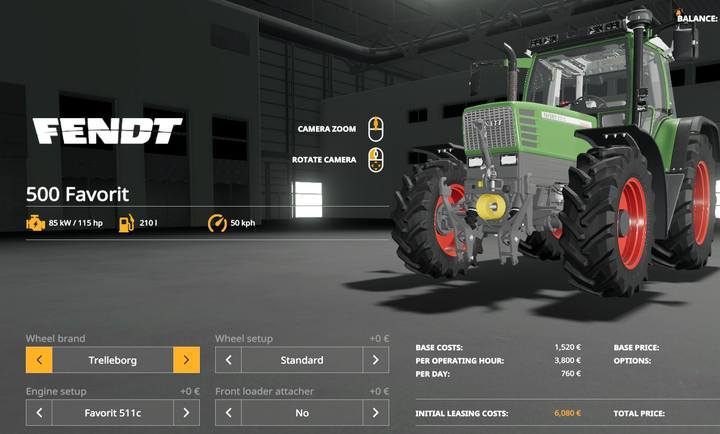Click the Standard wheel setup field

(x=302, y=360)
